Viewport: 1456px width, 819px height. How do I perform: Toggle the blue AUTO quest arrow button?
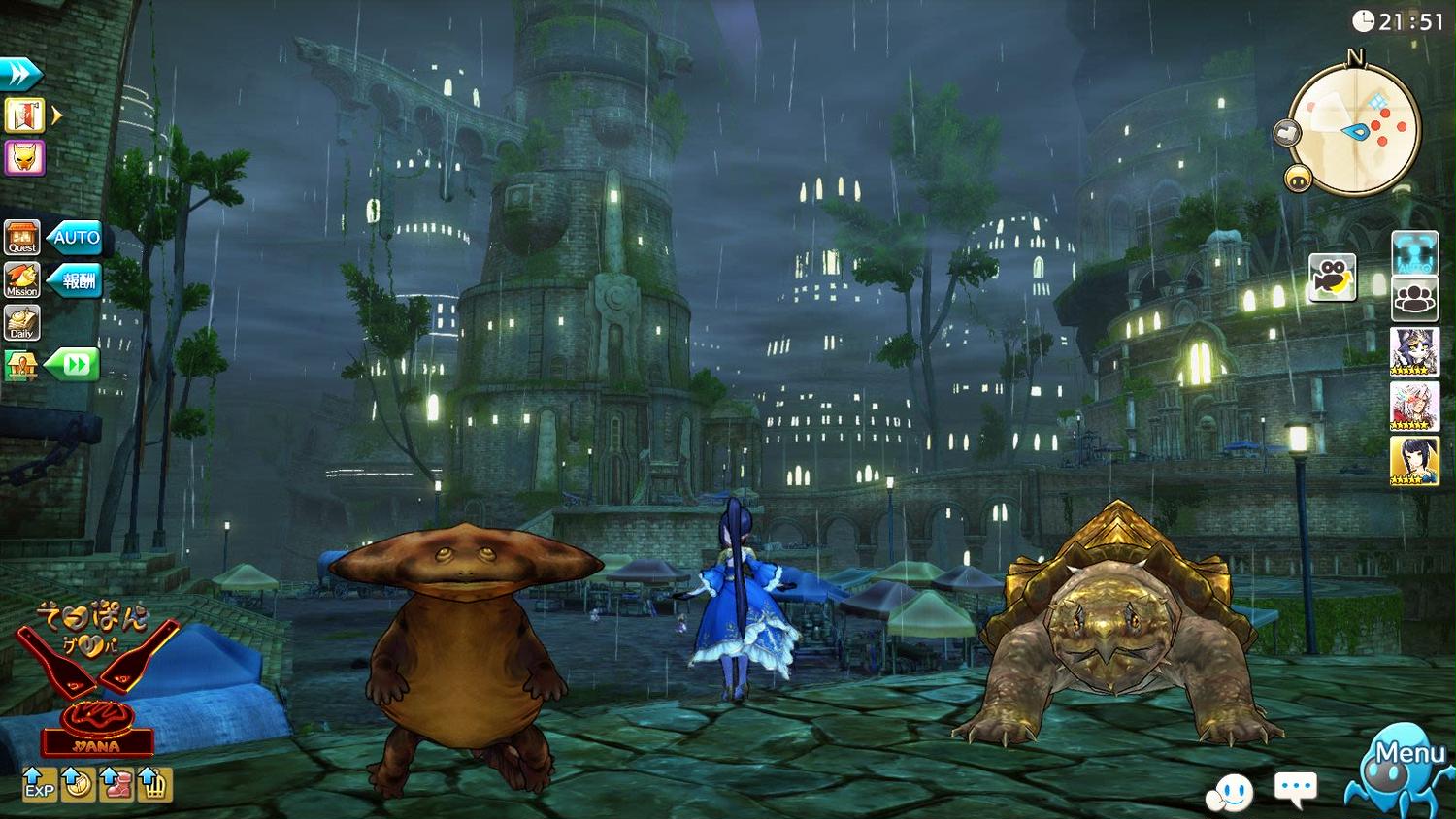coord(77,238)
